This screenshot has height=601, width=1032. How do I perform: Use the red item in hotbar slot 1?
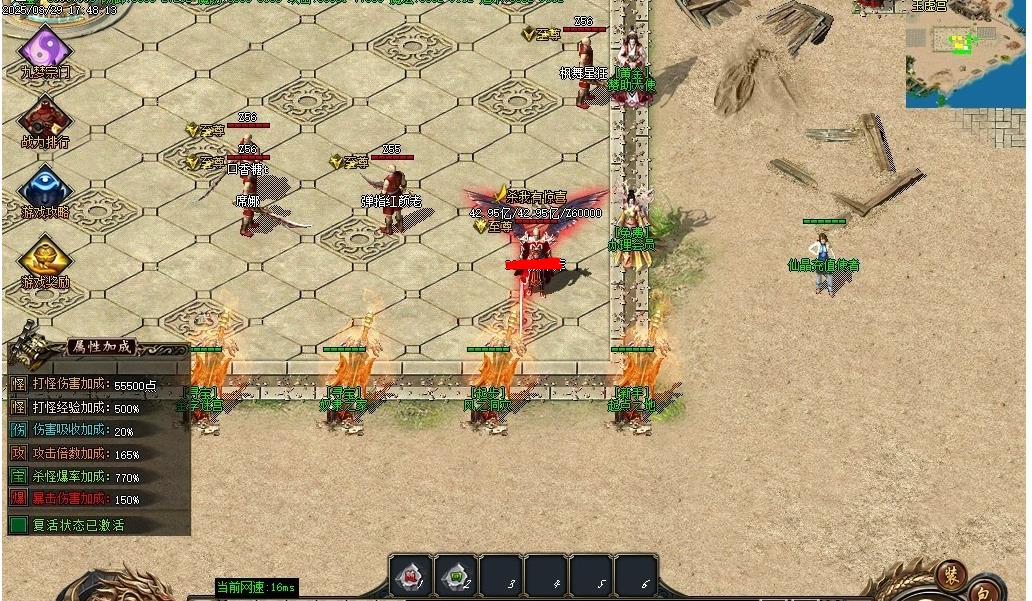[411, 577]
